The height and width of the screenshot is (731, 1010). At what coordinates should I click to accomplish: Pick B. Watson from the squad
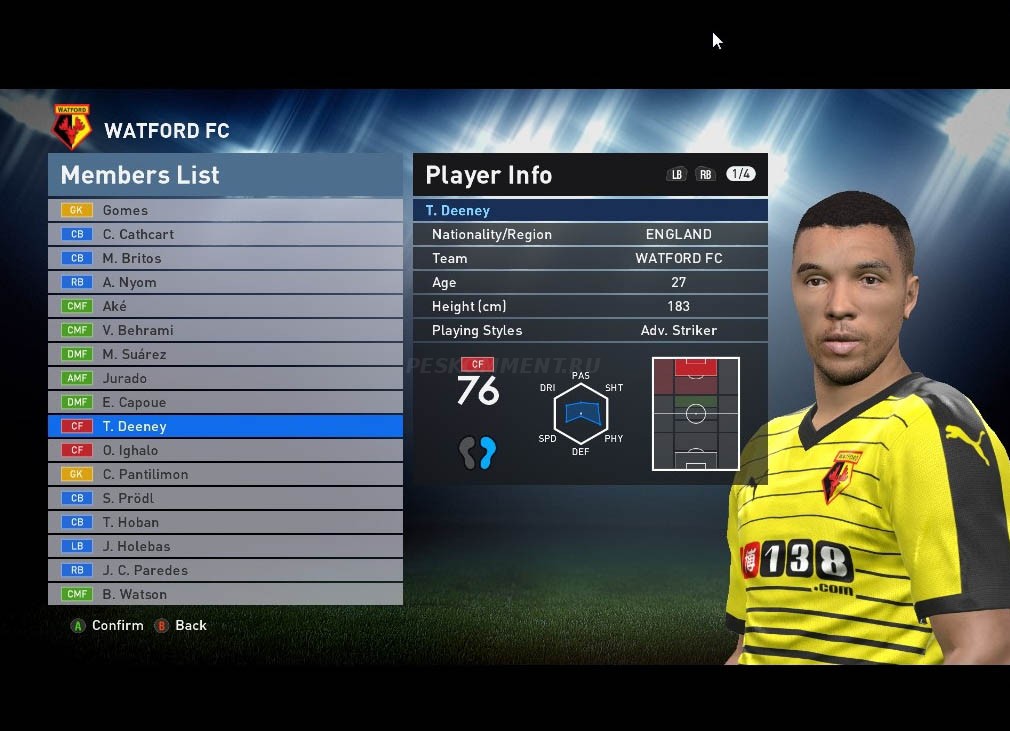point(225,594)
